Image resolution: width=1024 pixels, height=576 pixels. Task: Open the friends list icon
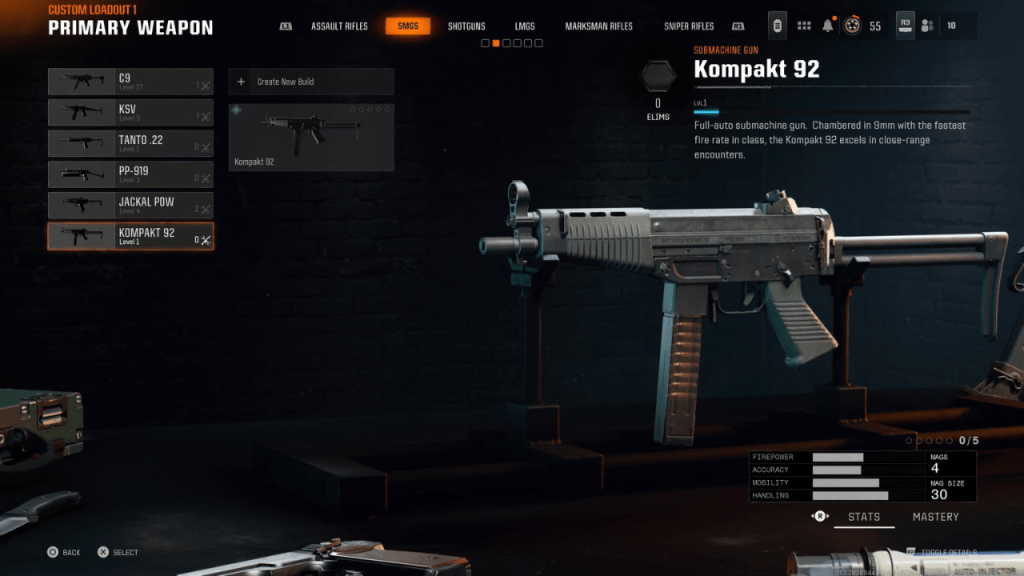pos(928,26)
